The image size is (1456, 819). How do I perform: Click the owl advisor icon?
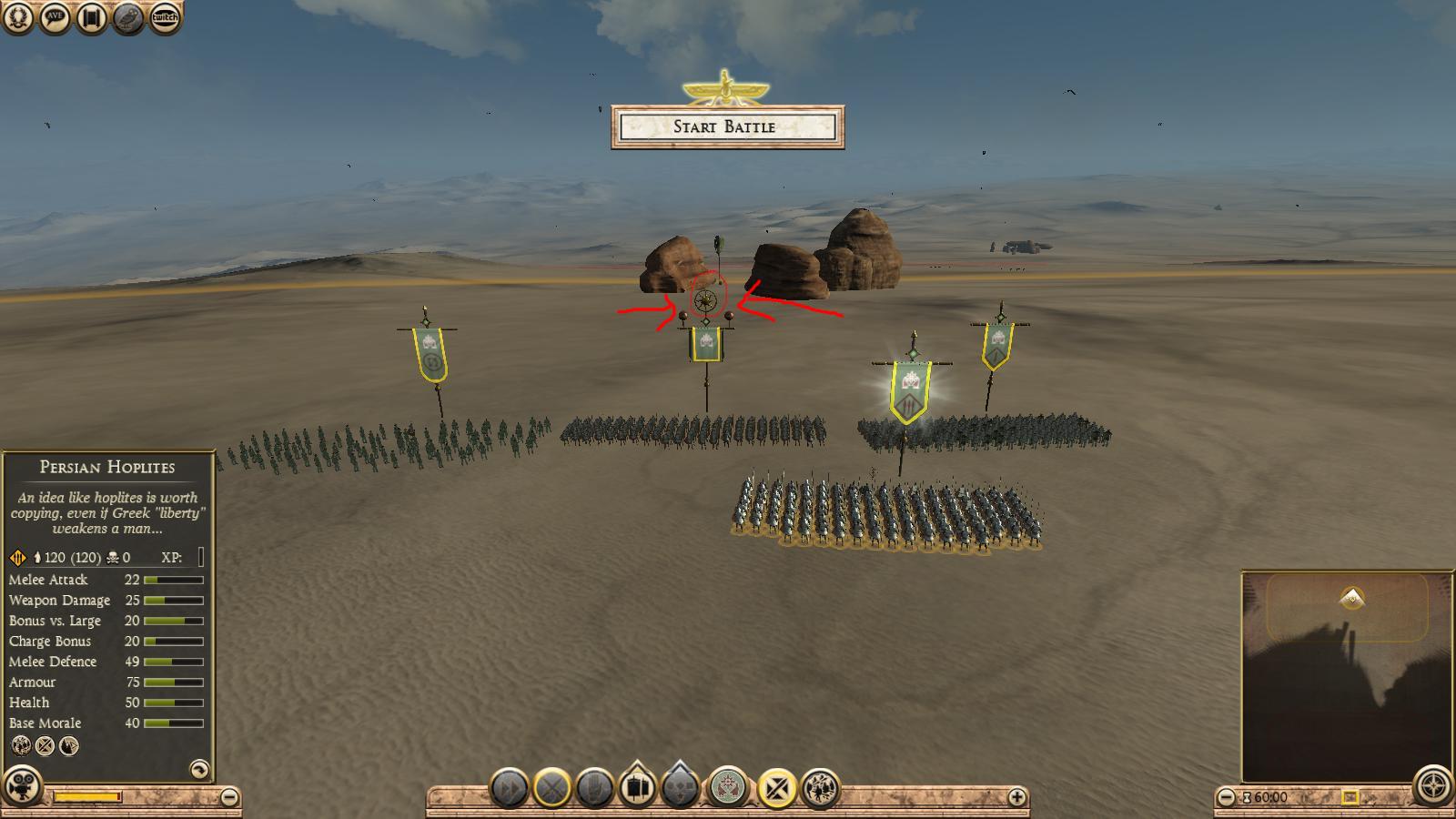click(x=128, y=17)
